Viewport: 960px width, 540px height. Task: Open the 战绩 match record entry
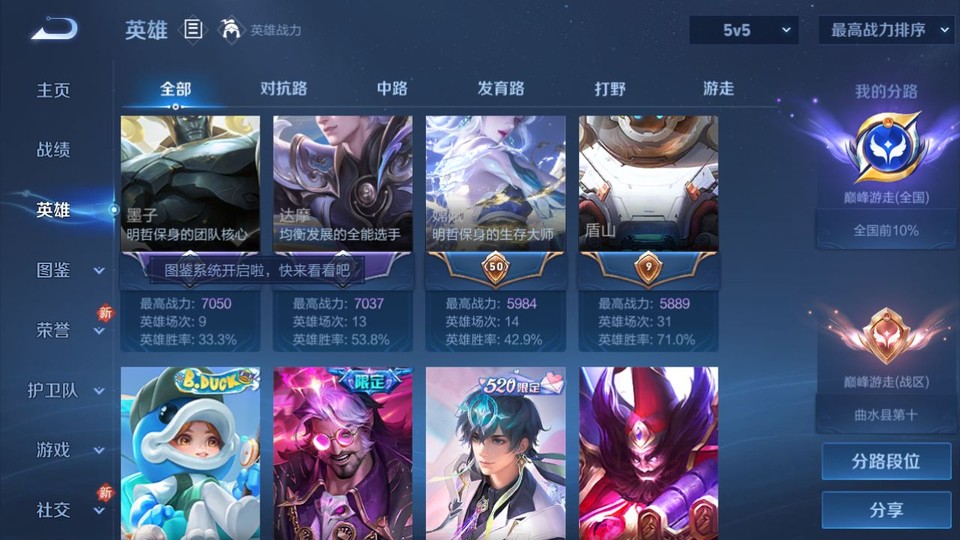(x=54, y=150)
